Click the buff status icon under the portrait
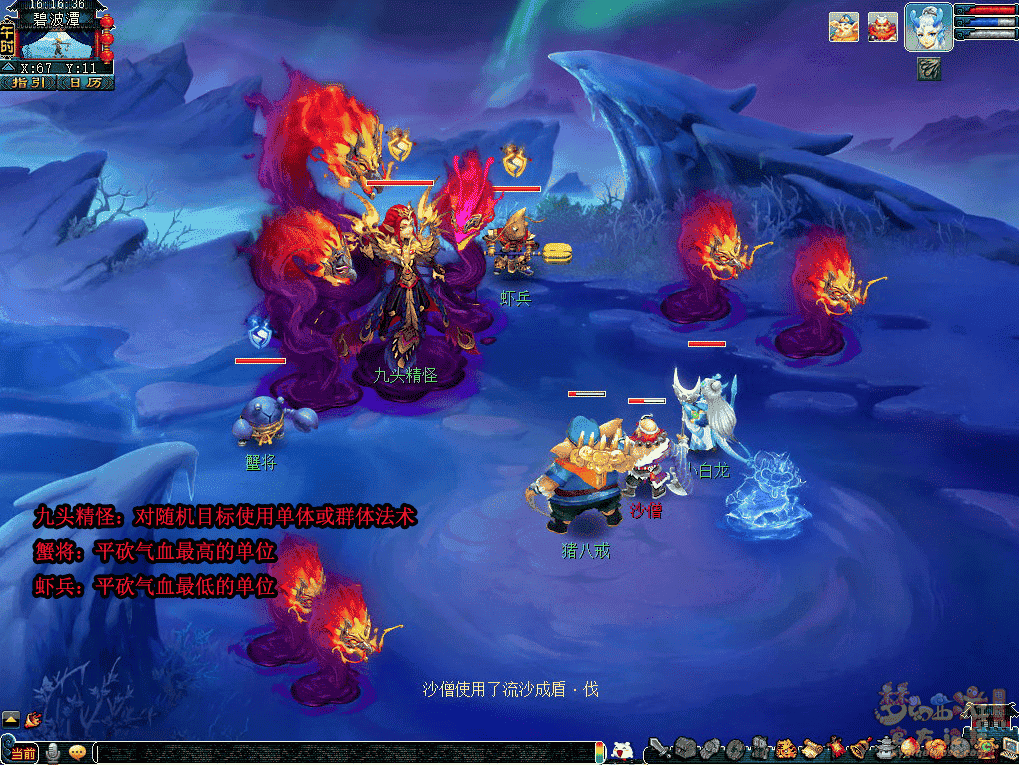The image size is (1019, 765). (928, 68)
